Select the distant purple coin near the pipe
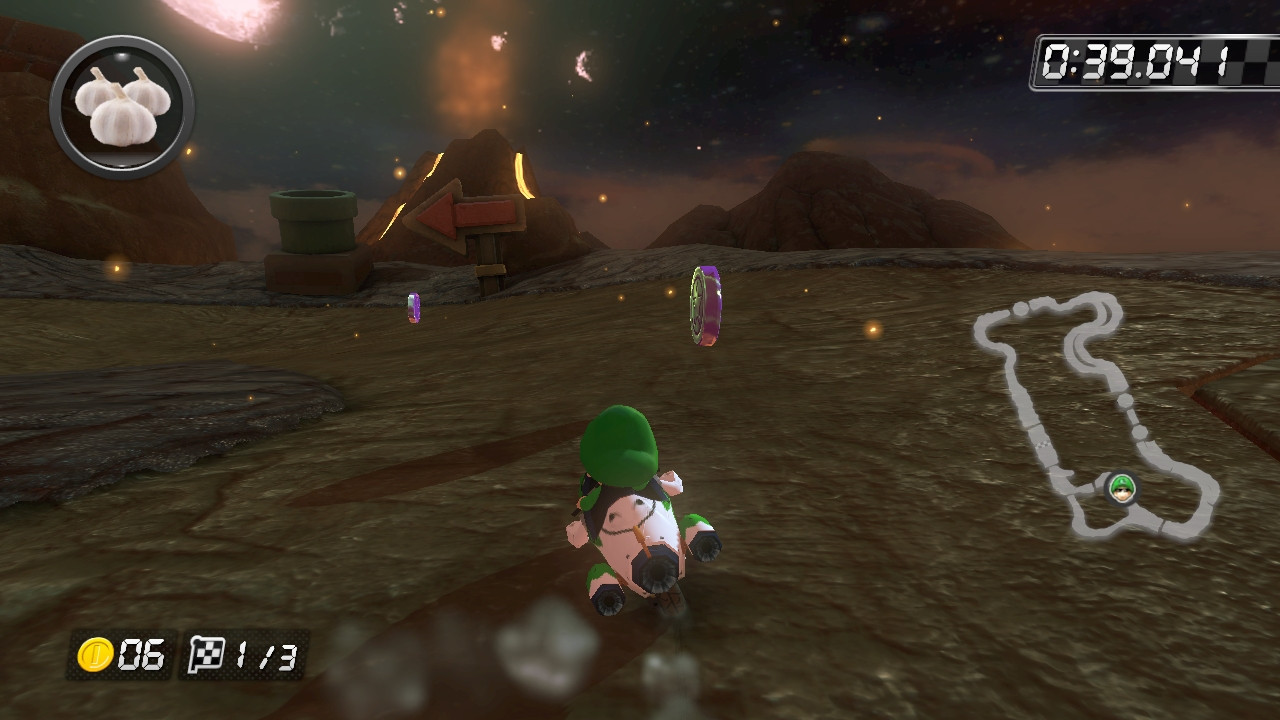Image resolution: width=1280 pixels, height=720 pixels. click(413, 306)
